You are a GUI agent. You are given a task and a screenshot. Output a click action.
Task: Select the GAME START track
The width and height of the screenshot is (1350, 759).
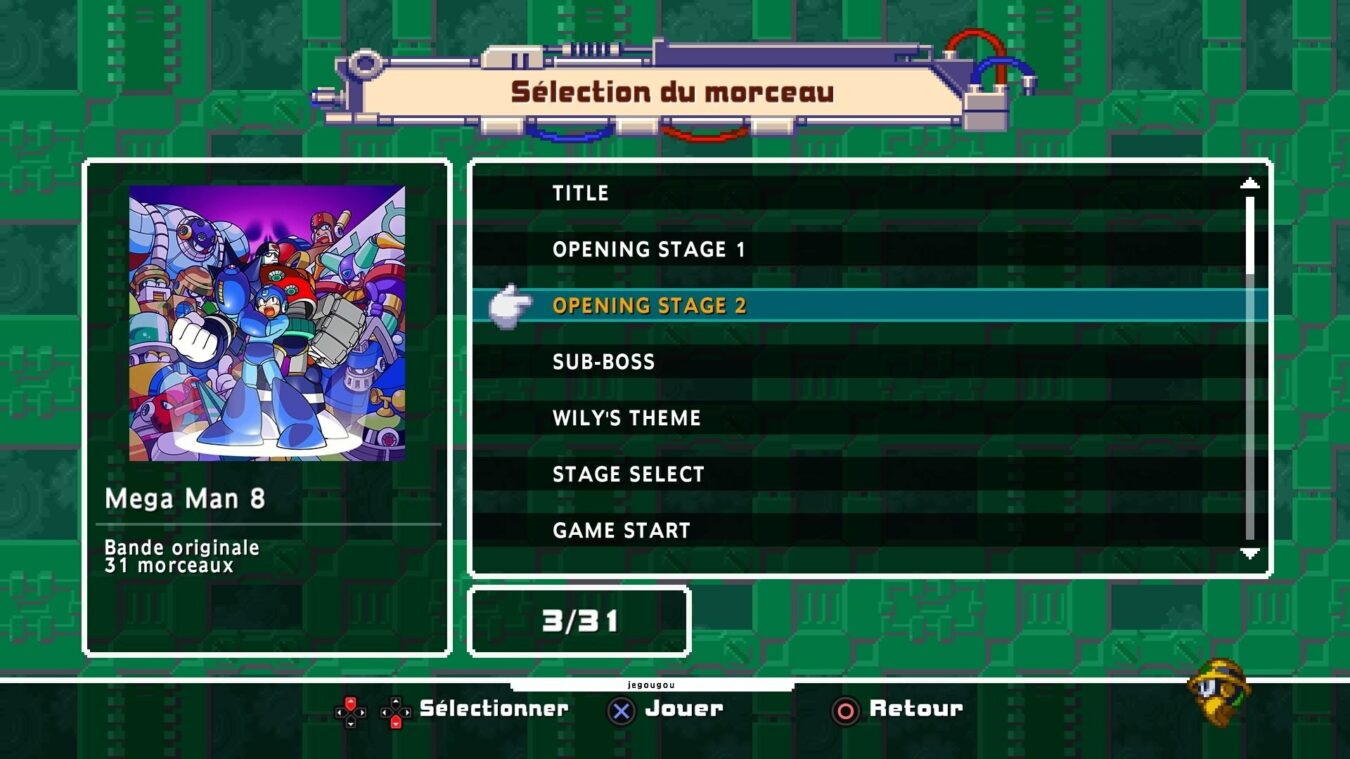(x=621, y=530)
